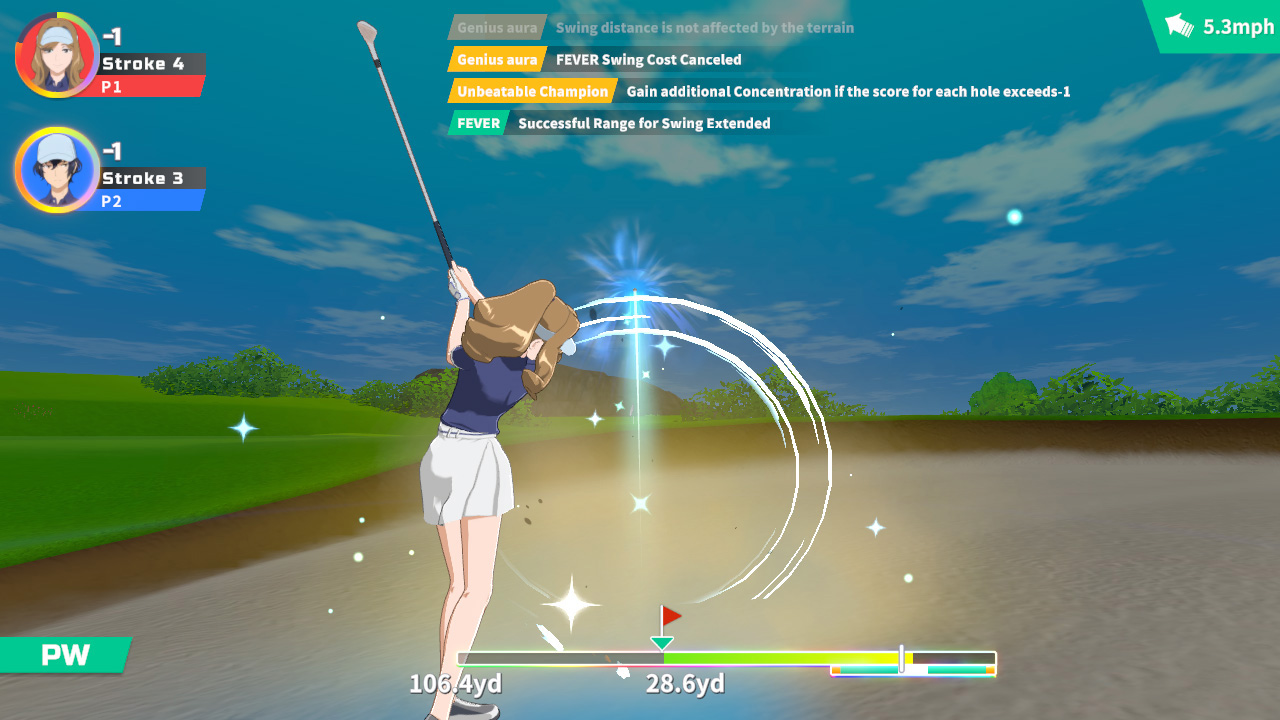
Task: Click the Genius aura buff icon
Action: pos(496,59)
